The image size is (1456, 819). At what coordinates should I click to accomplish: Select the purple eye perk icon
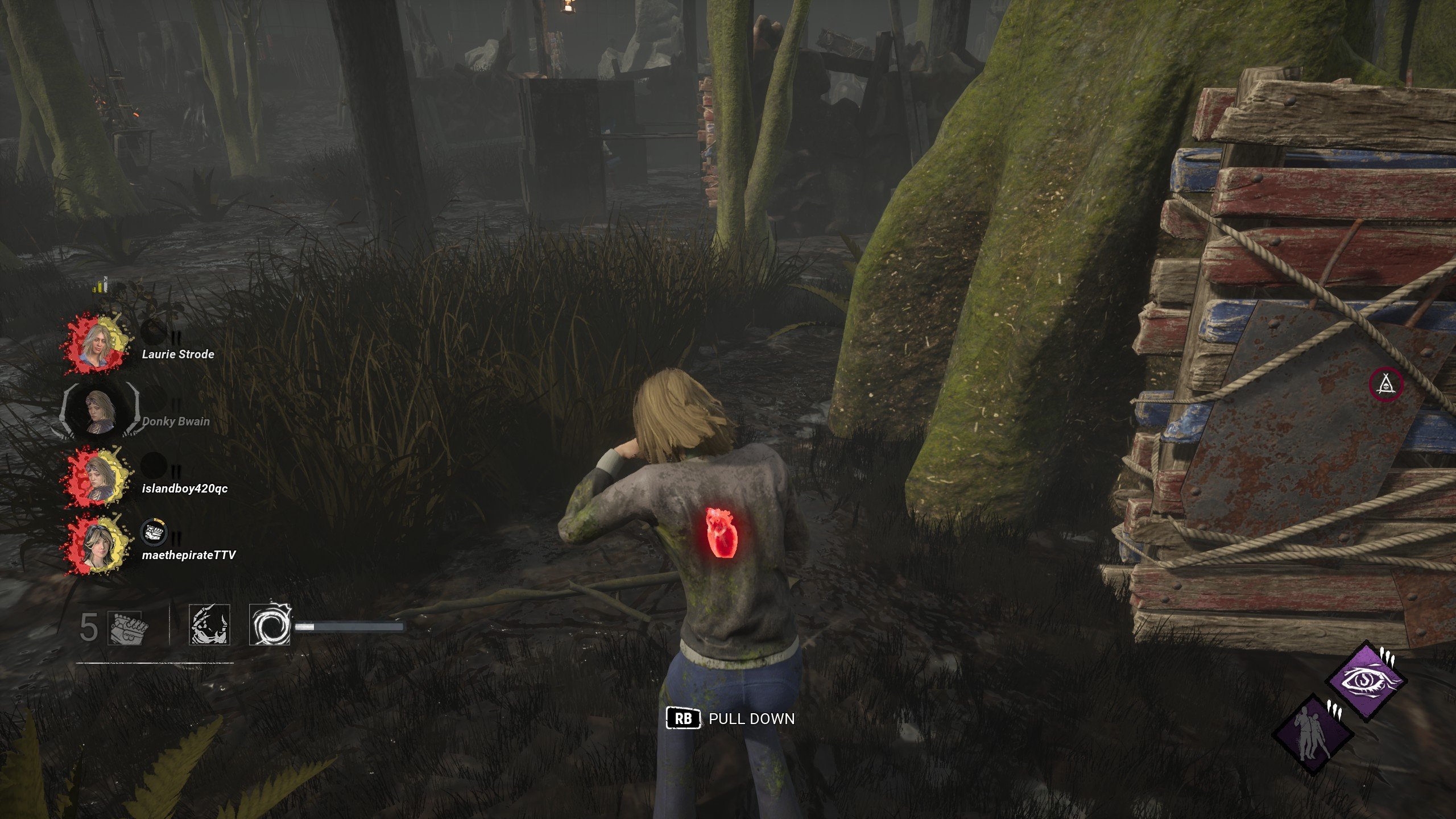(x=1366, y=681)
